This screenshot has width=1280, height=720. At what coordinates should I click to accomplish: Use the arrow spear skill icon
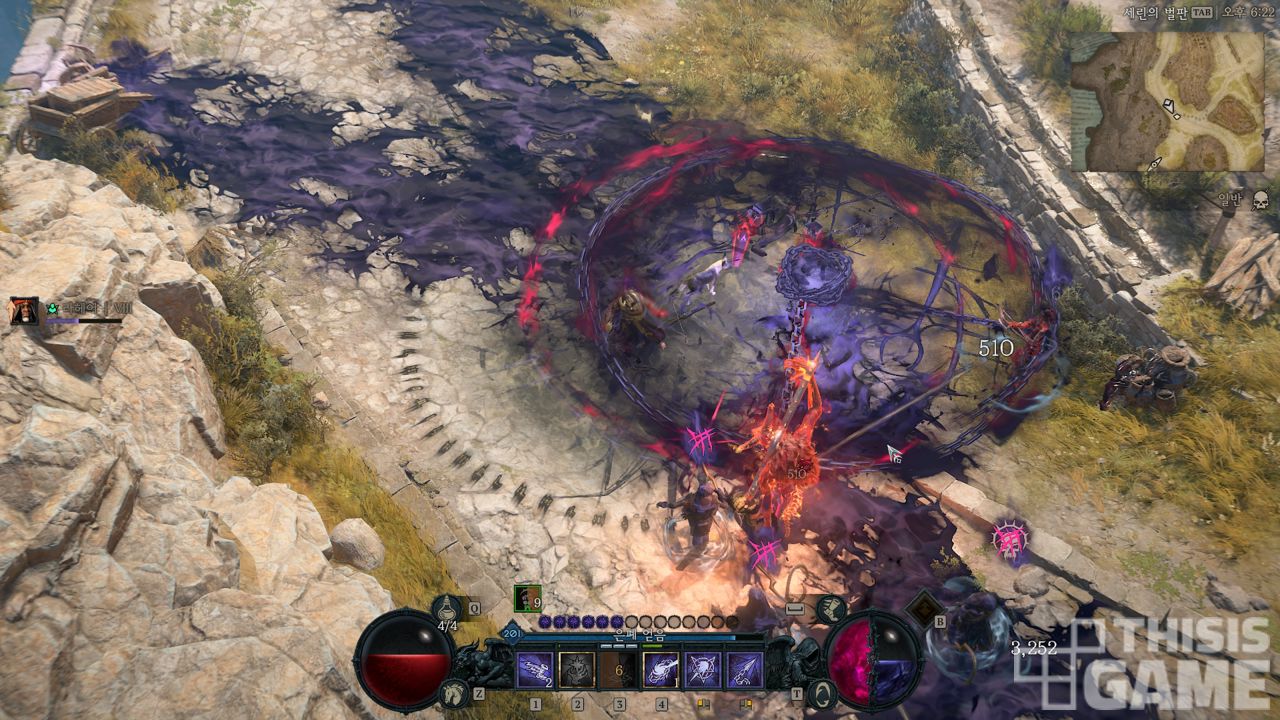[x=744, y=670]
